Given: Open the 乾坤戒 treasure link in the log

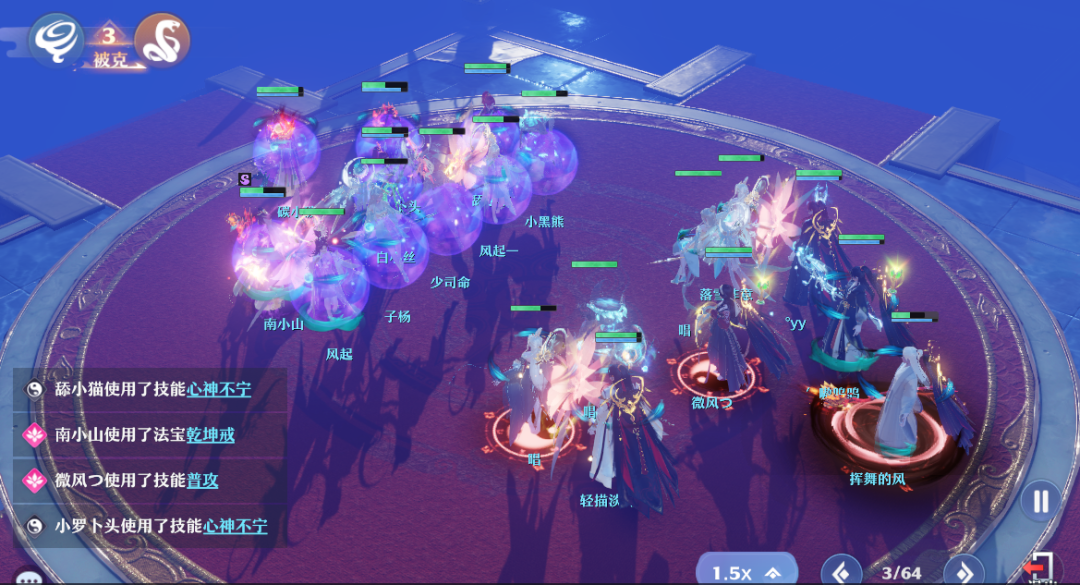Looking at the screenshot, I should (x=211, y=435).
